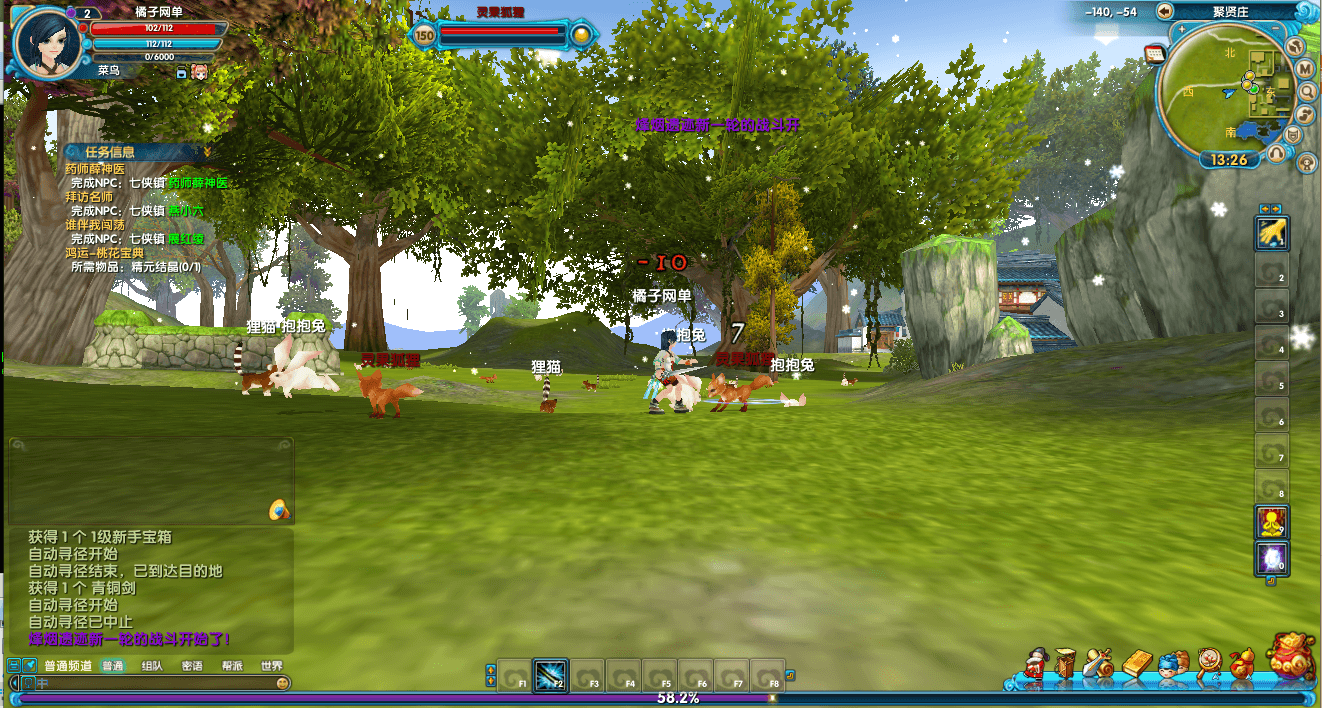
Task: Select the 帮派 guild chat tab
Action: [x=232, y=666]
